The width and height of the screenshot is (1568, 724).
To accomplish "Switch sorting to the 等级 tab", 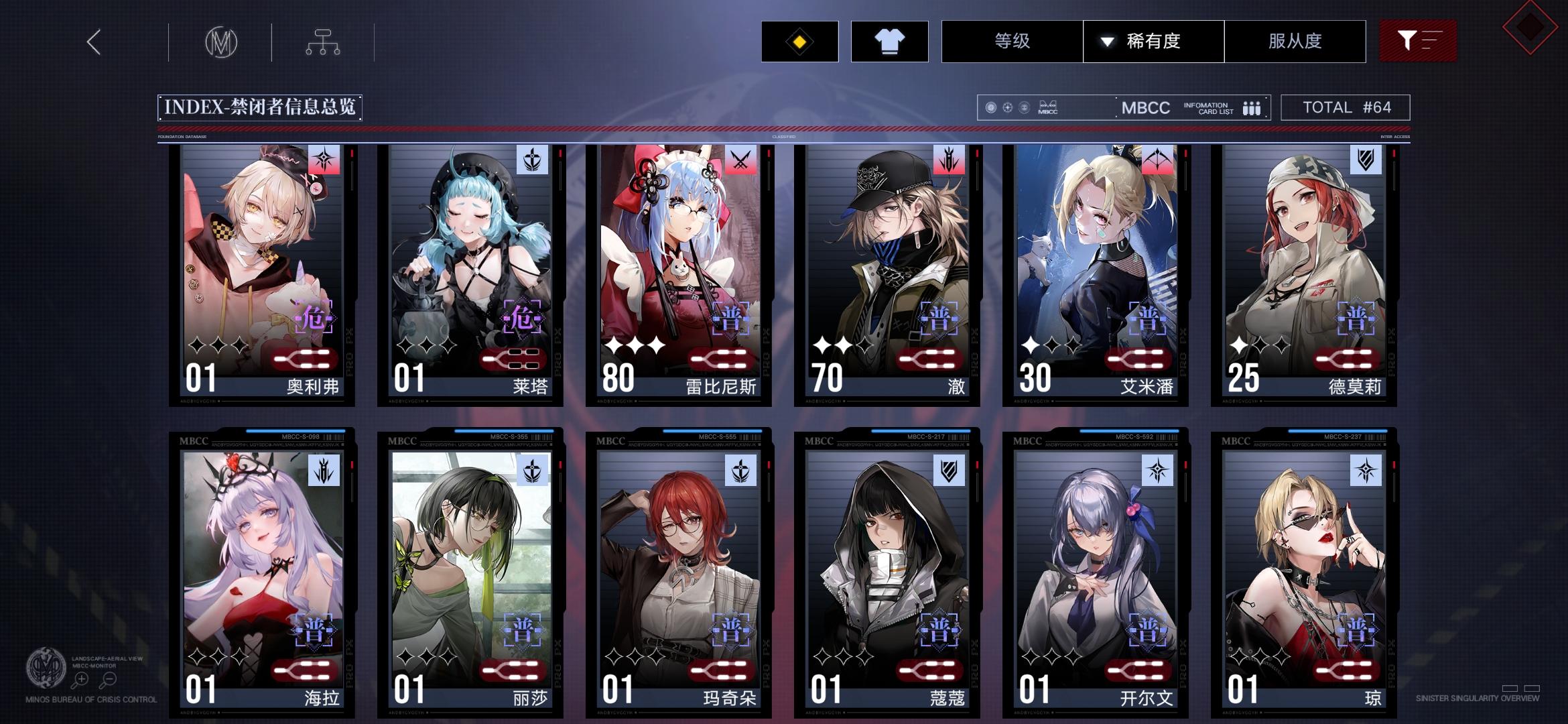I will coord(1012,41).
